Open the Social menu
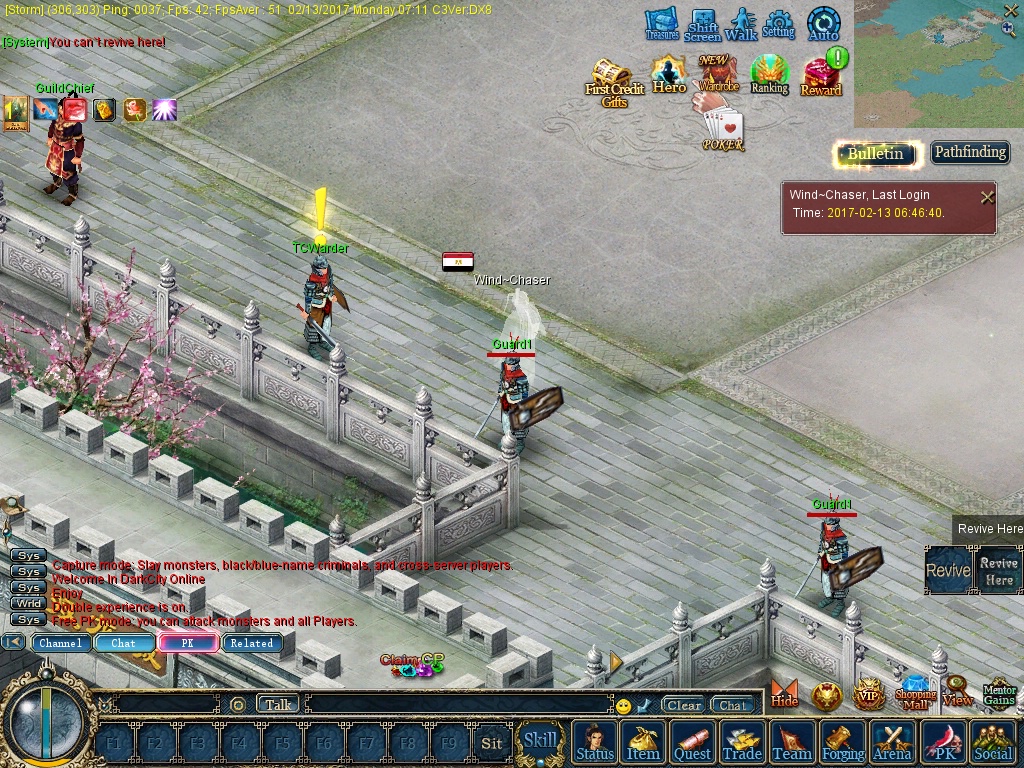 992,743
